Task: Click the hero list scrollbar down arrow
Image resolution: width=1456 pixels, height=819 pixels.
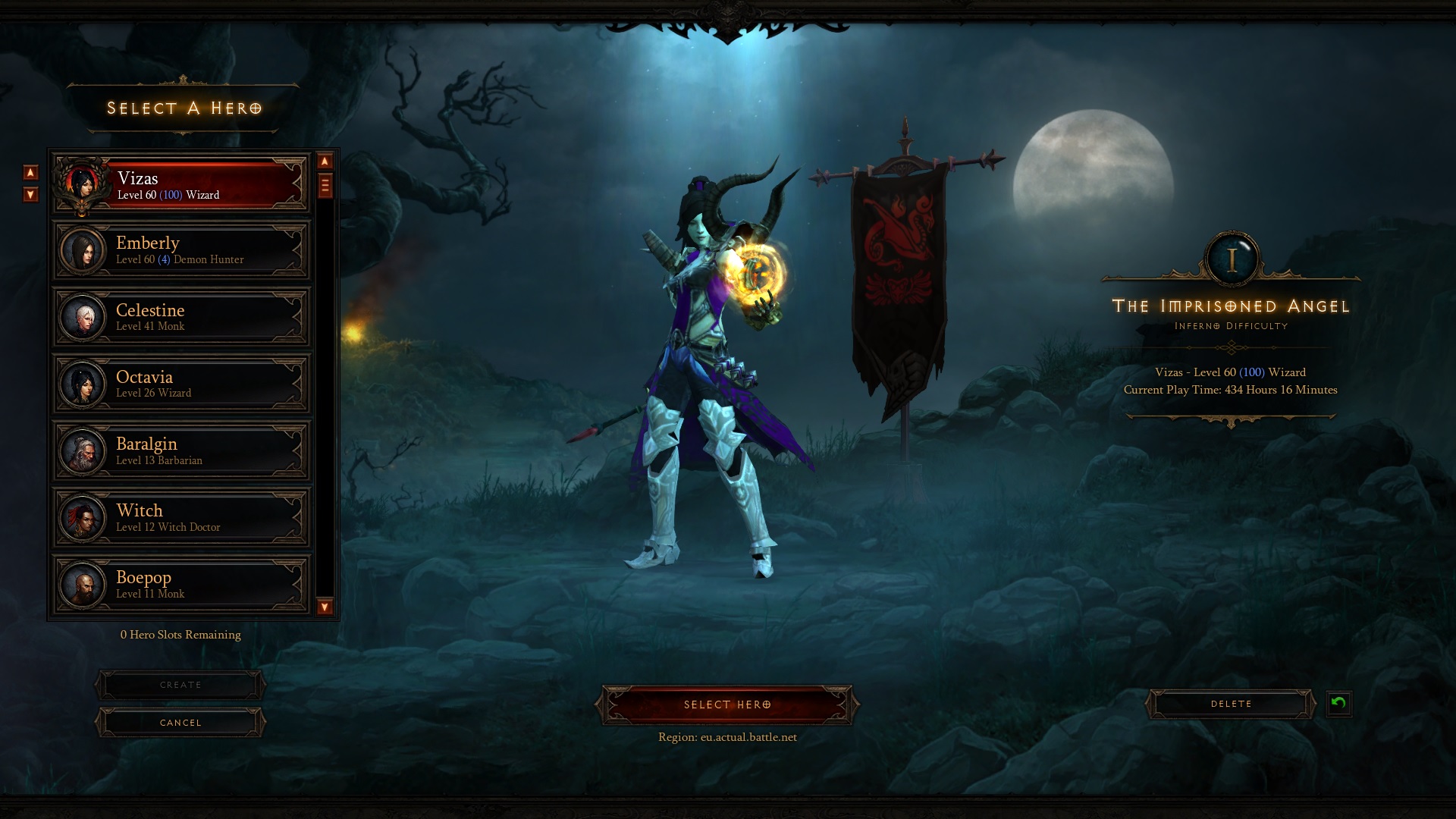Action: tap(325, 607)
